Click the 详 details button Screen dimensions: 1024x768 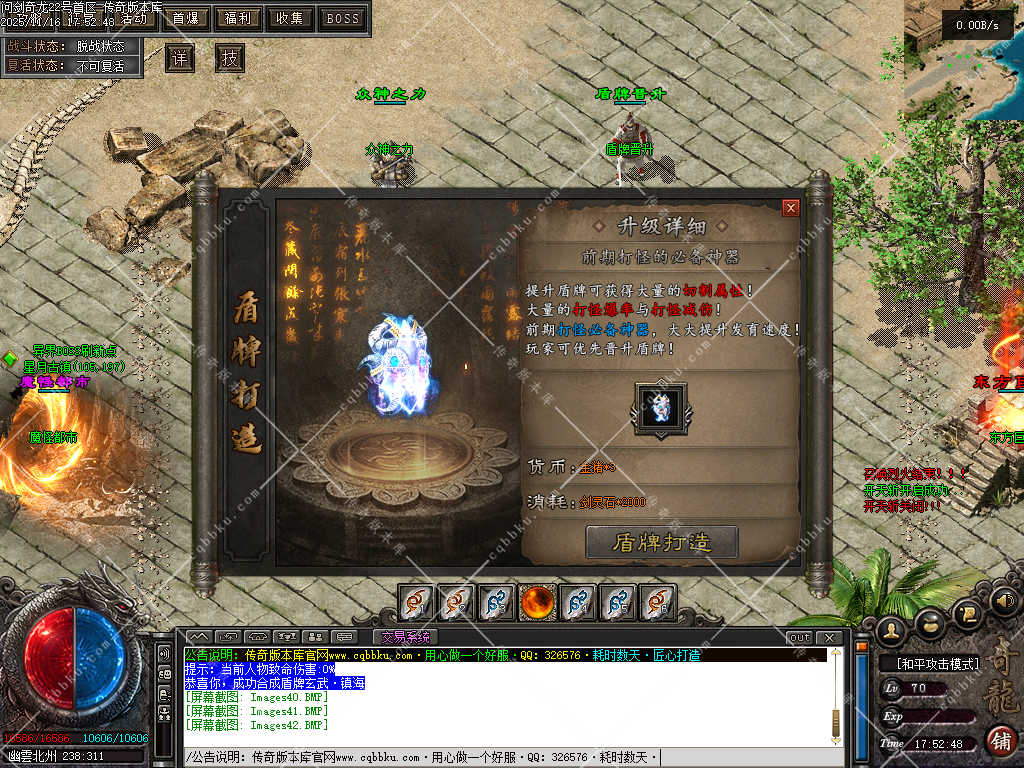[x=180, y=58]
